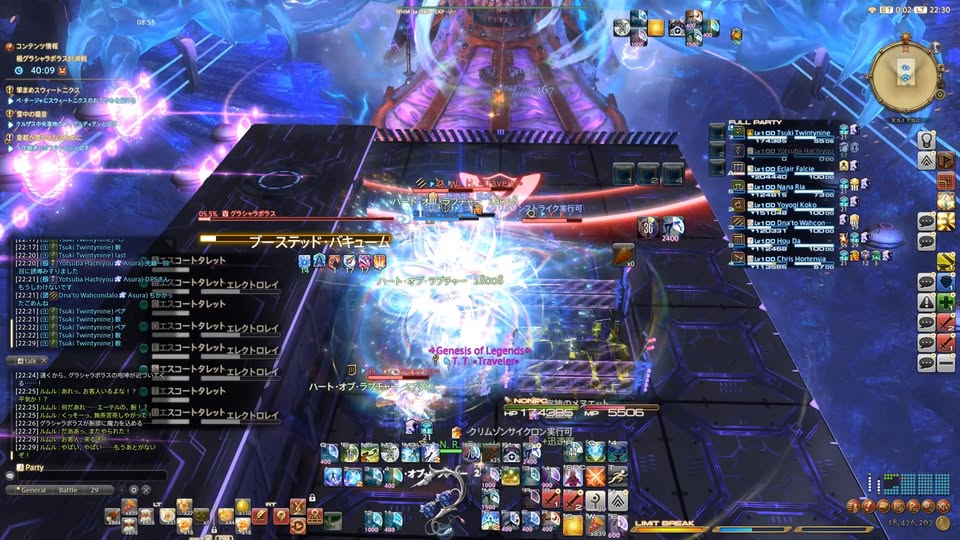
Task: Open the chat log settings gear
Action: [132, 489]
